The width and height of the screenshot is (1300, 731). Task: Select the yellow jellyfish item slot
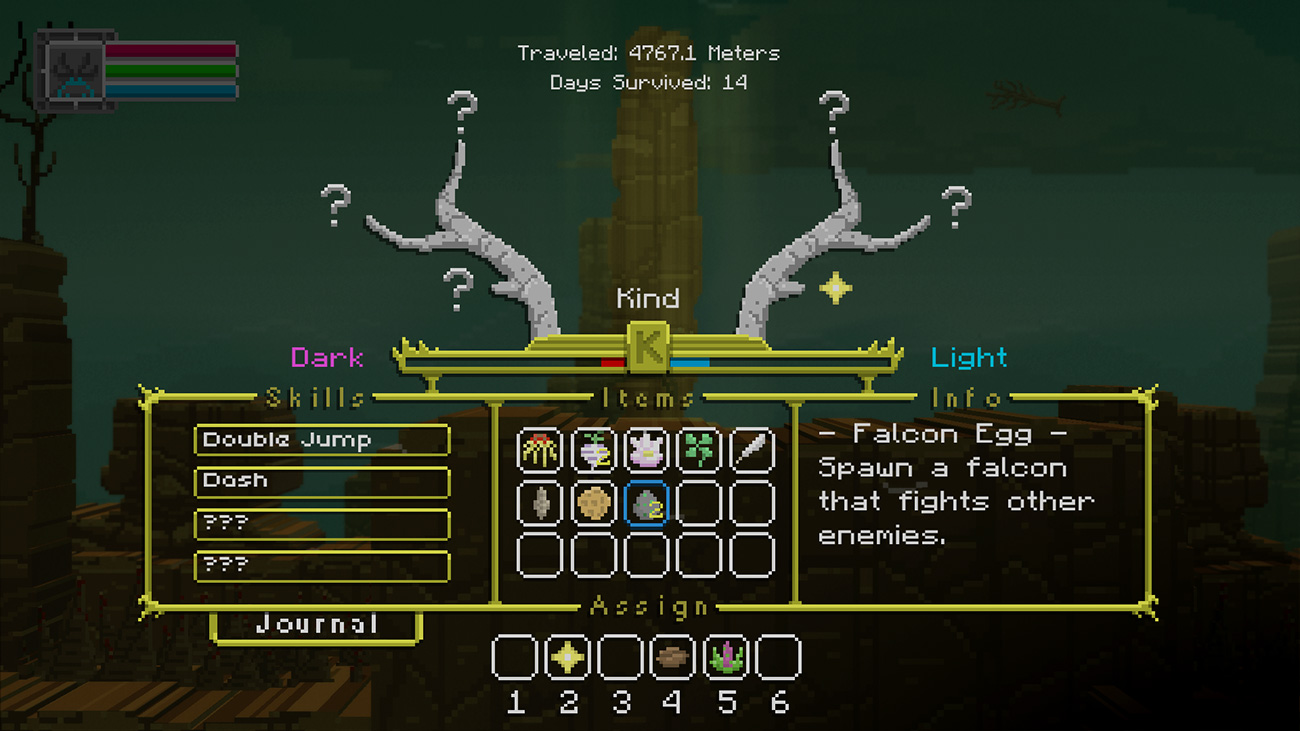coord(540,451)
